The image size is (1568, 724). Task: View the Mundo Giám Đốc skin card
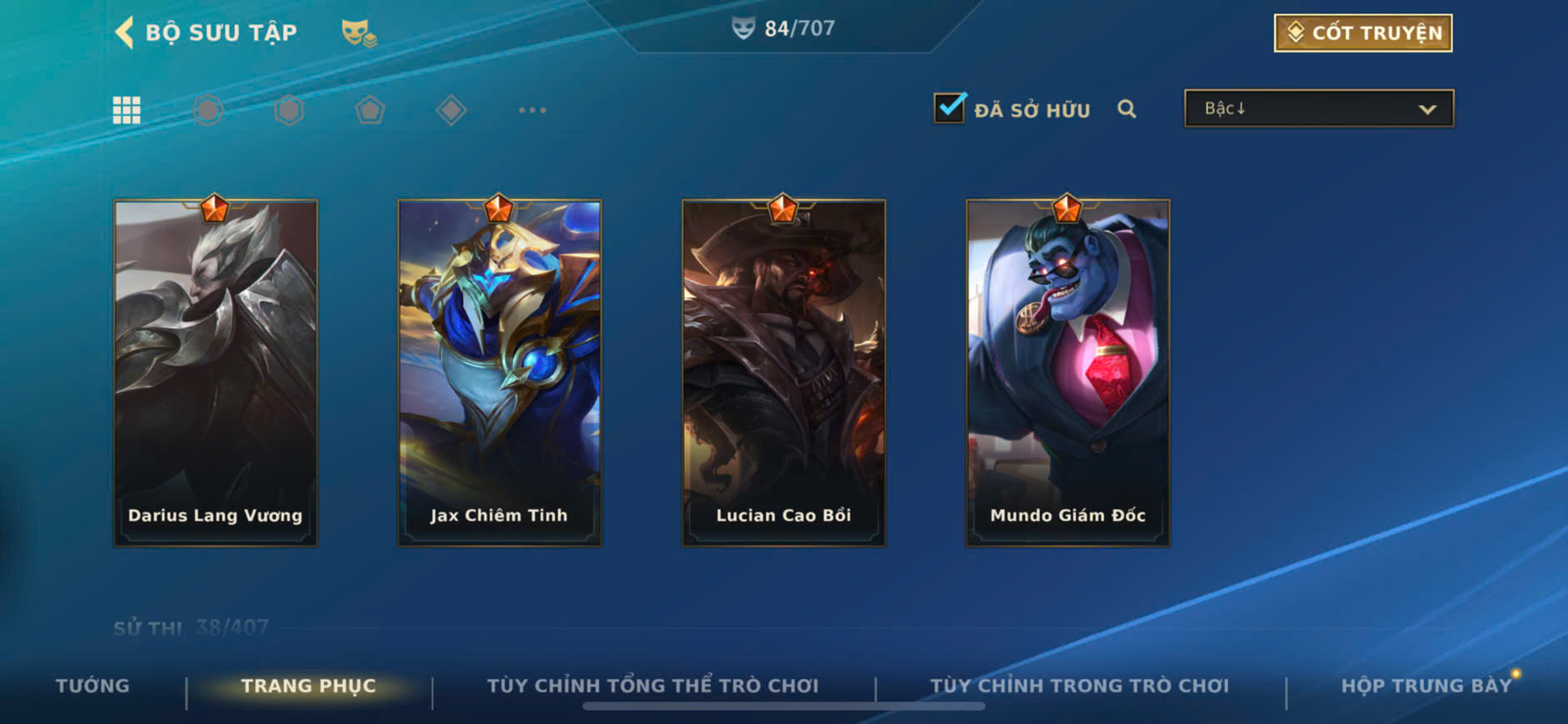click(1068, 373)
